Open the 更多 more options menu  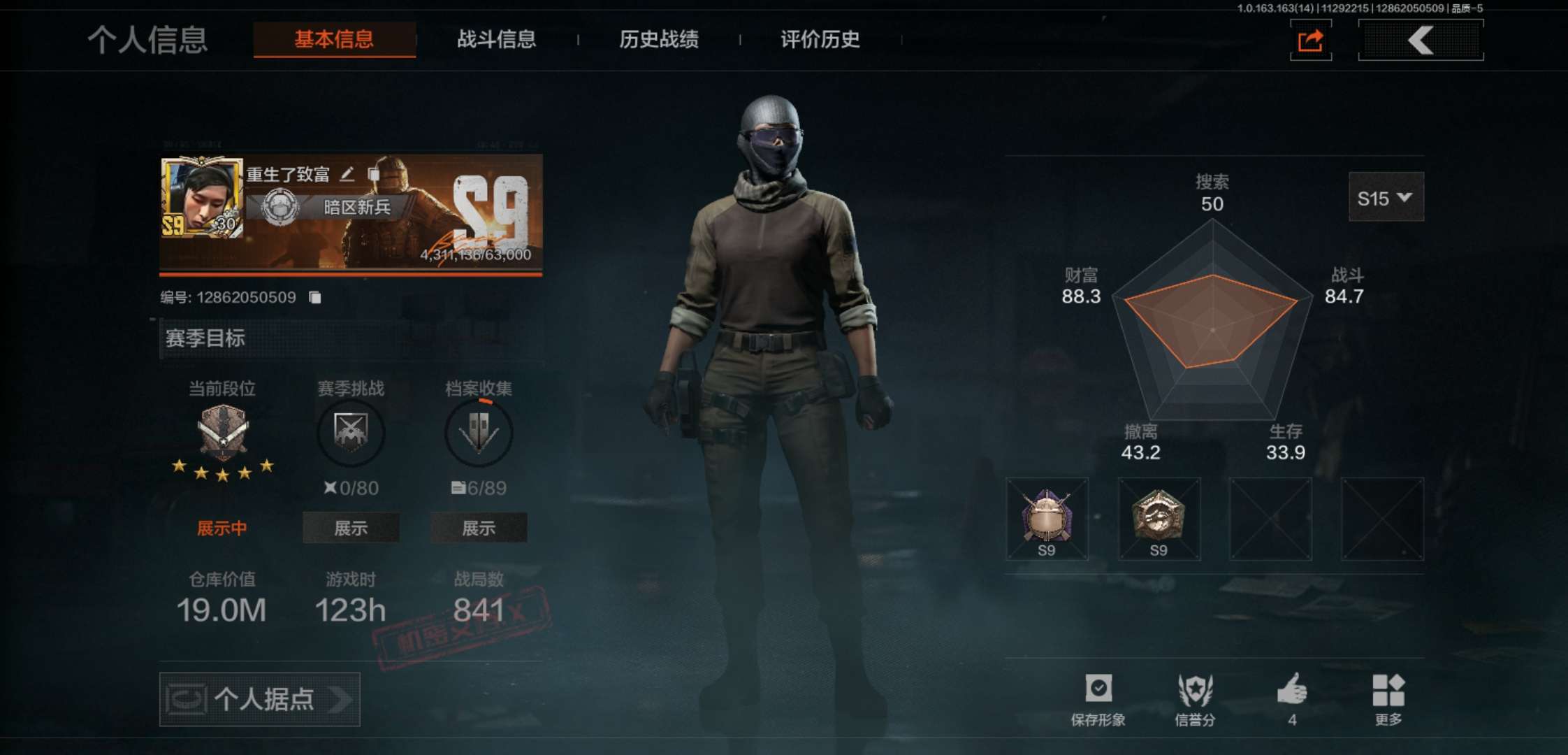pyautogui.click(x=1388, y=698)
